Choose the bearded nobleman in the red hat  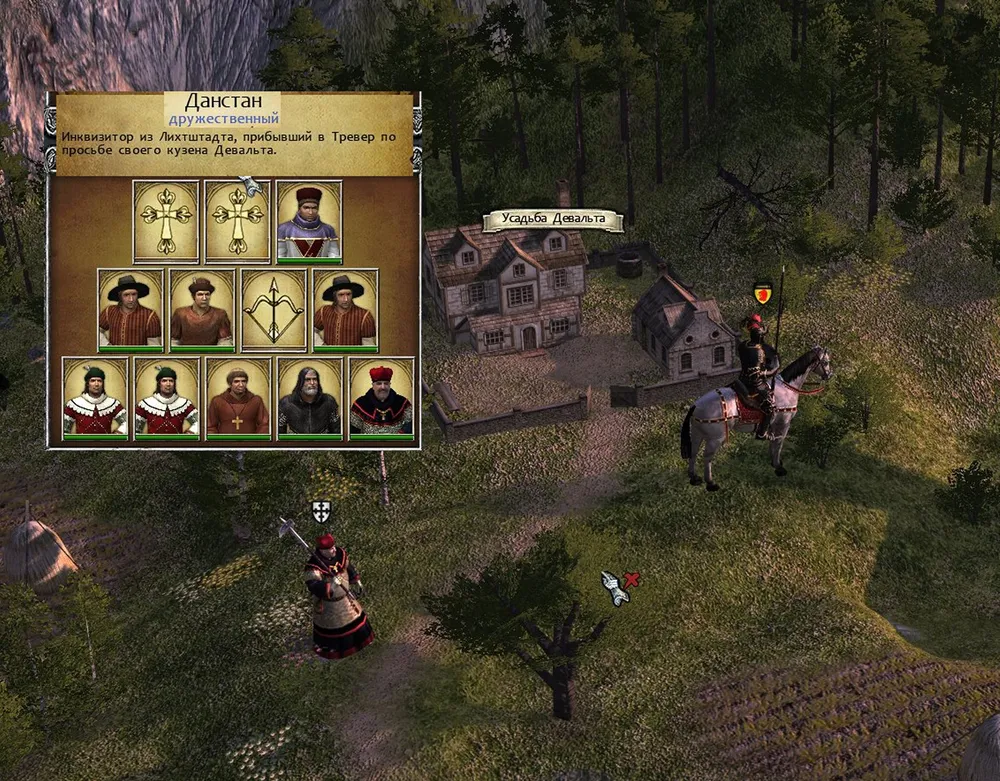381,397
